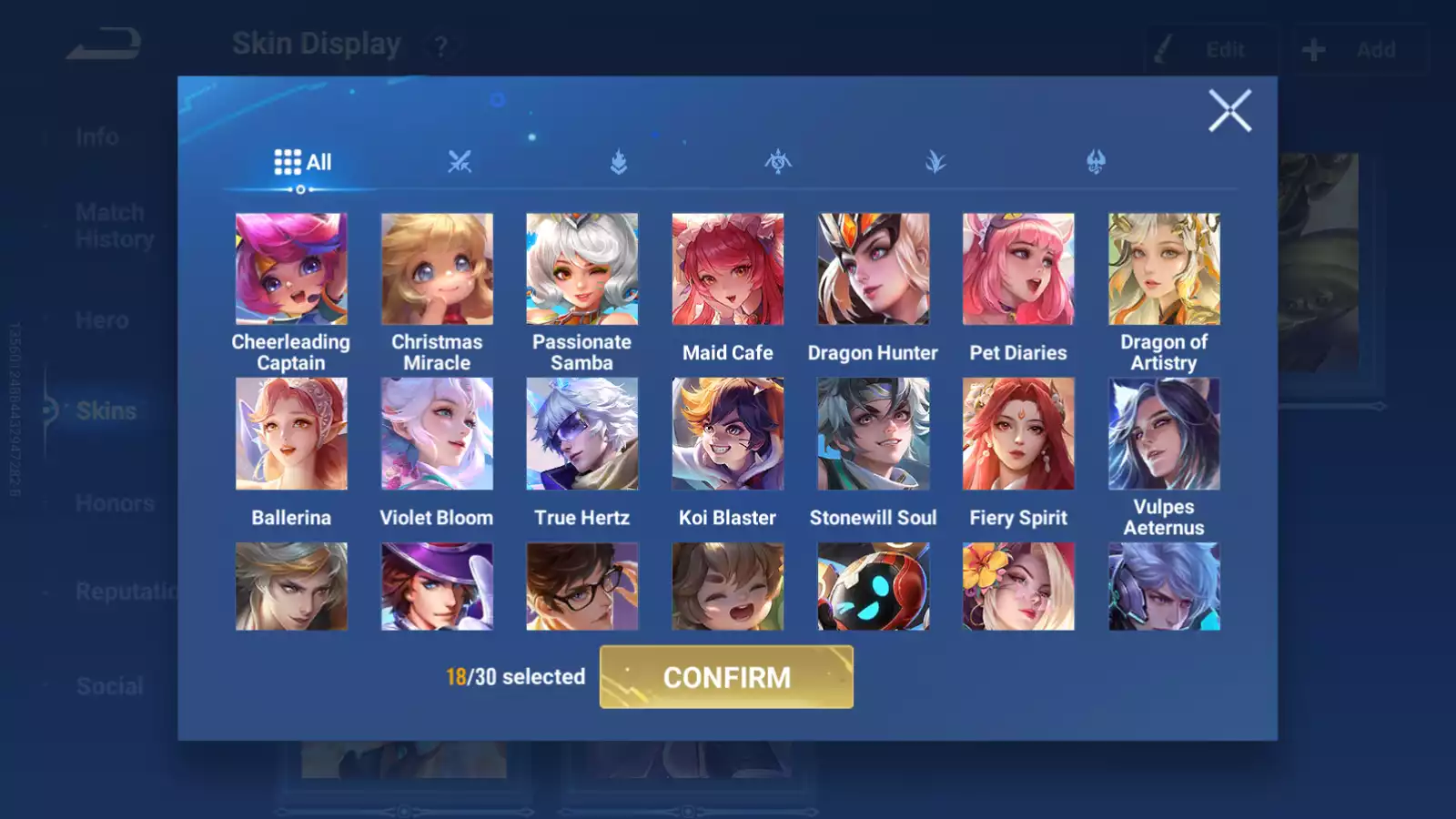This screenshot has height=819, width=1456.
Task: Choose the Stonewill Soul skin
Action: click(x=874, y=434)
